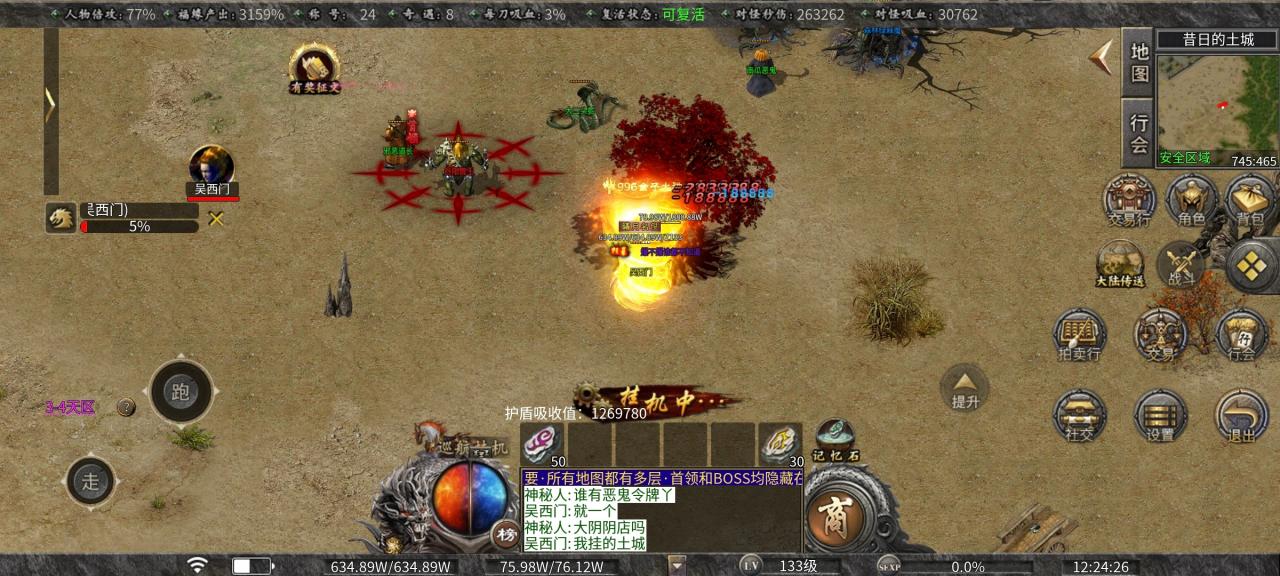
Task: Click the 退出 exit button
Action: [1241, 415]
